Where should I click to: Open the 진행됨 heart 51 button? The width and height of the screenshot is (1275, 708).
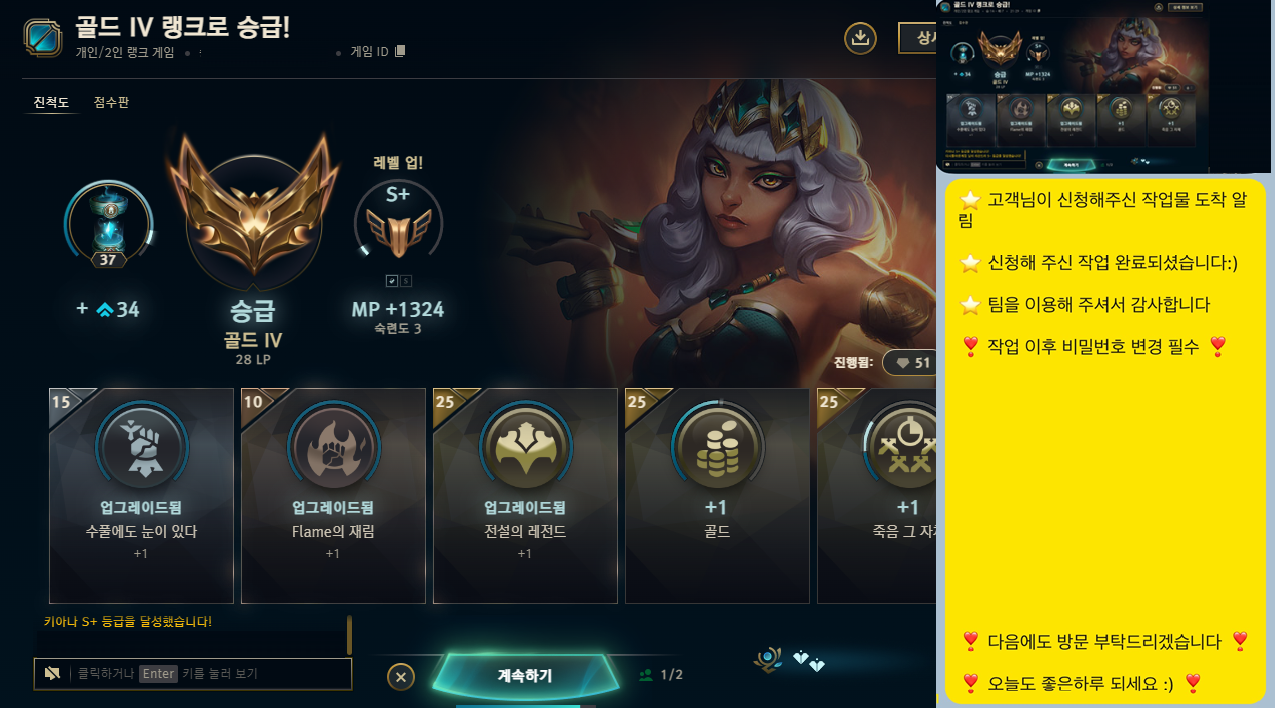click(x=908, y=363)
